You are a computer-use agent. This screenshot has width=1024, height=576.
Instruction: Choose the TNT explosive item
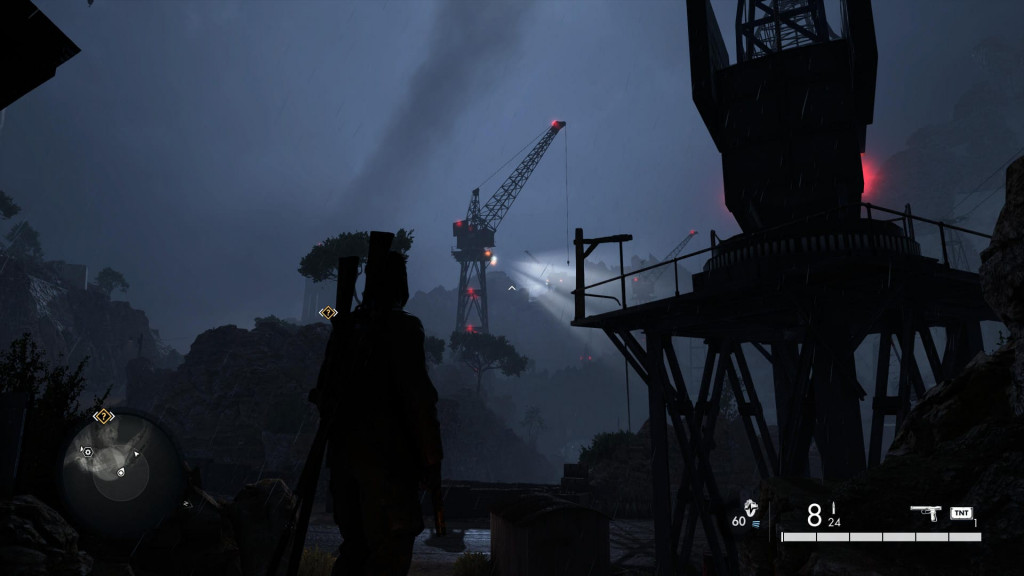pyautogui.click(x=961, y=513)
